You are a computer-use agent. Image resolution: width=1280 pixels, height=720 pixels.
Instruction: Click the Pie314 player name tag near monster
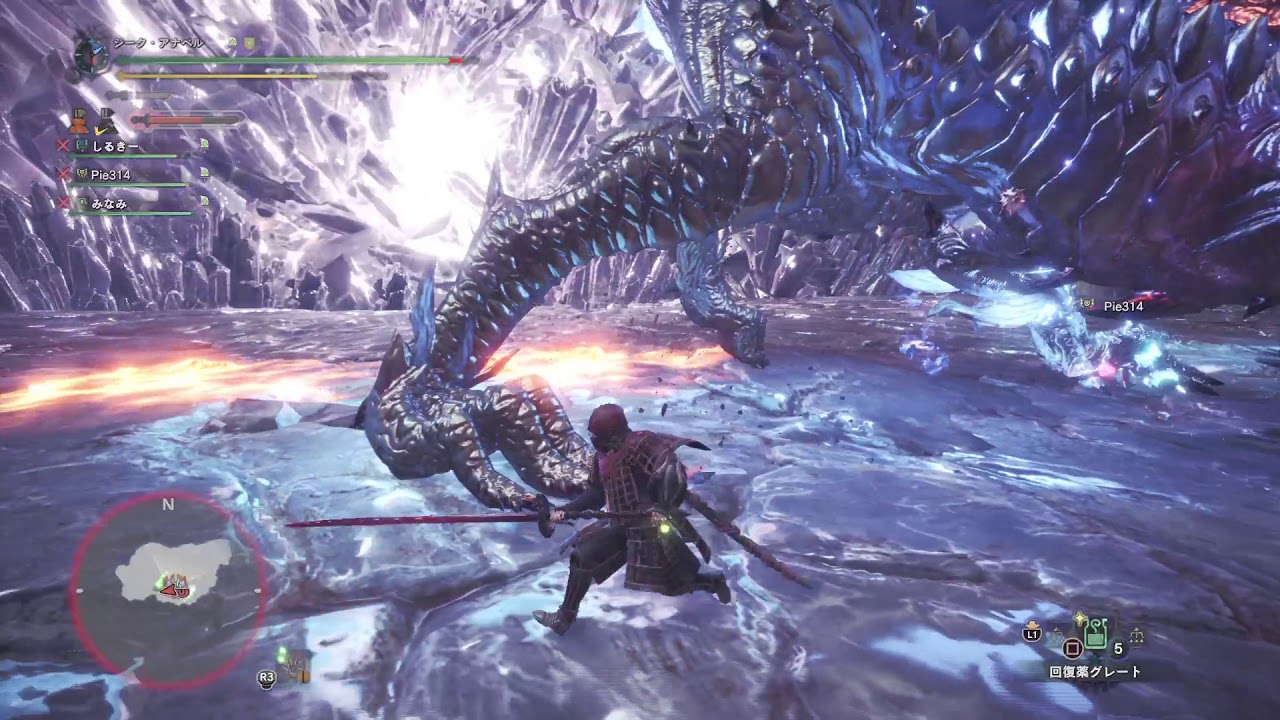1122,307
